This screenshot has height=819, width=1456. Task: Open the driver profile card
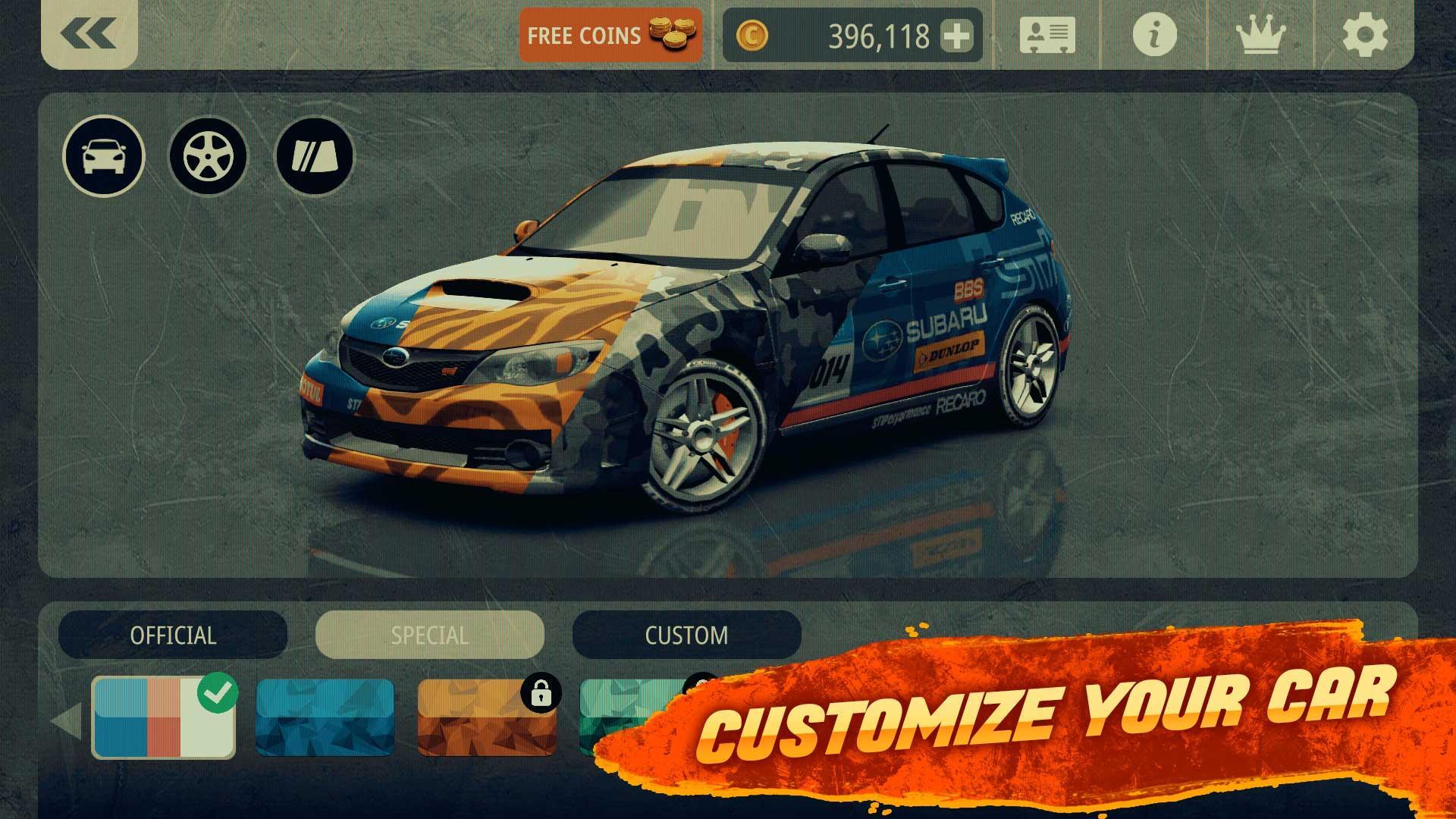coord(1048,36)
